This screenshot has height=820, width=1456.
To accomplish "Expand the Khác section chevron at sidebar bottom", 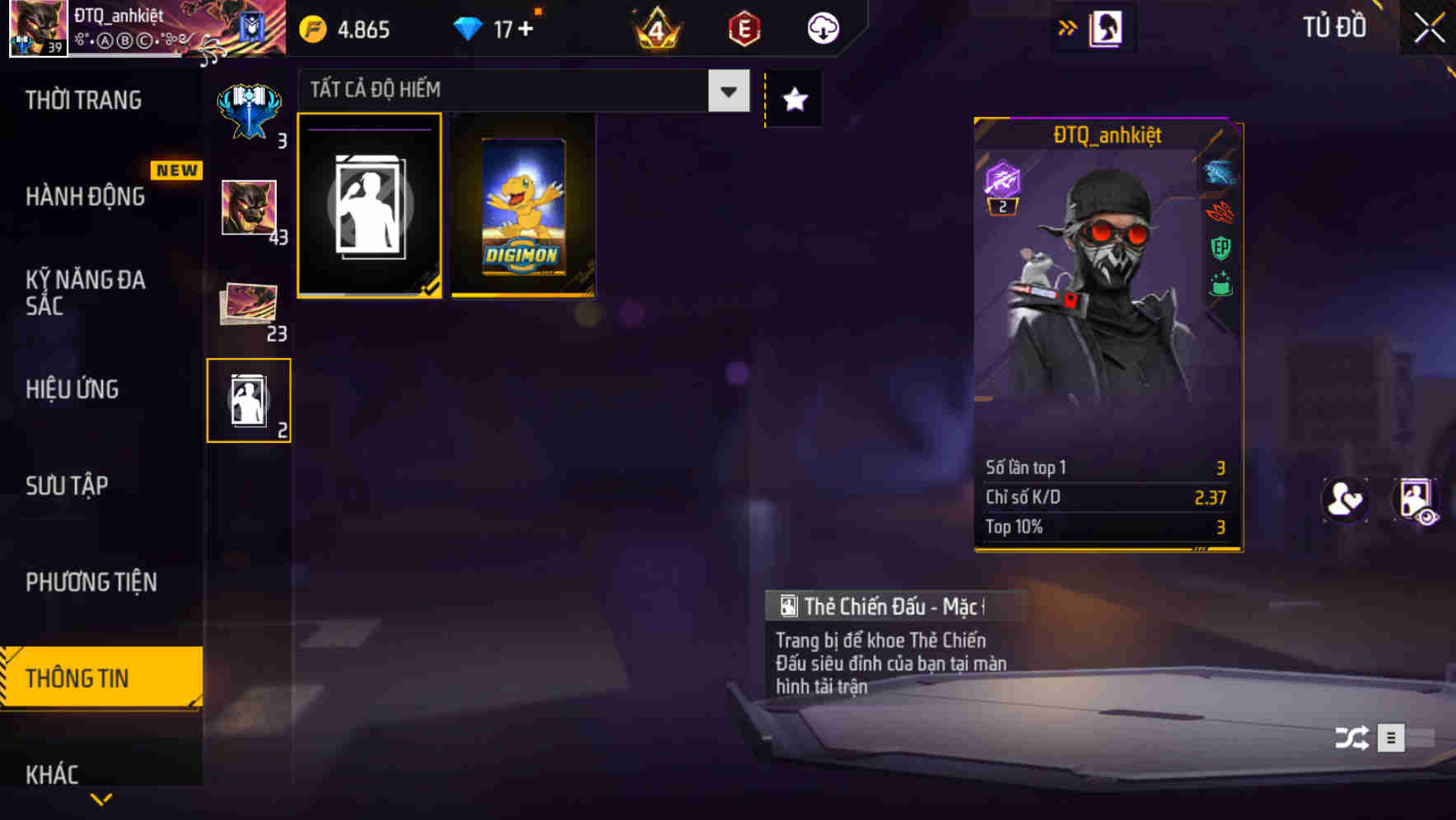I will pos(100,798).
